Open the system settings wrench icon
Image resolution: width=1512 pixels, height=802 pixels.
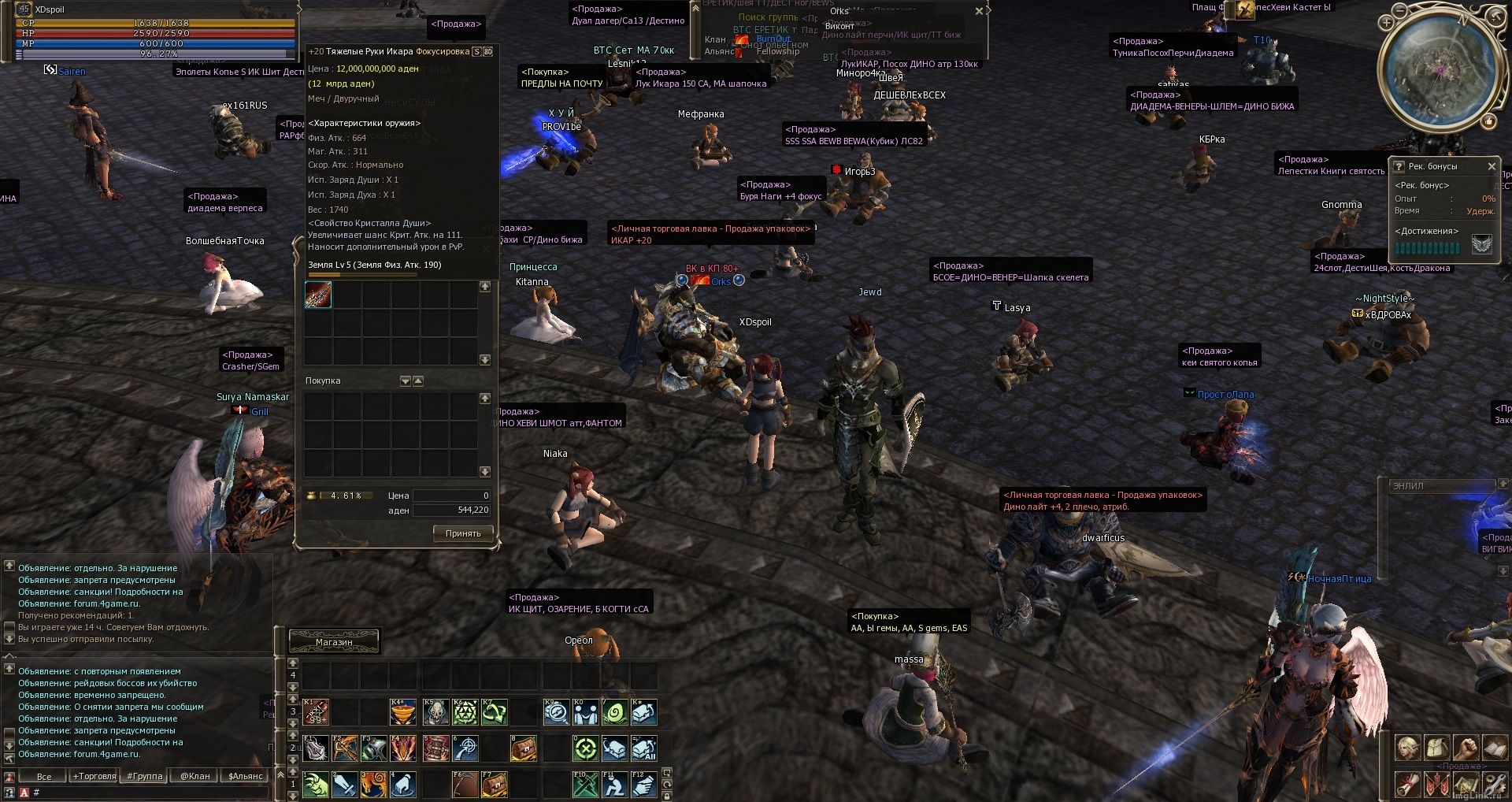(1494, 784)
